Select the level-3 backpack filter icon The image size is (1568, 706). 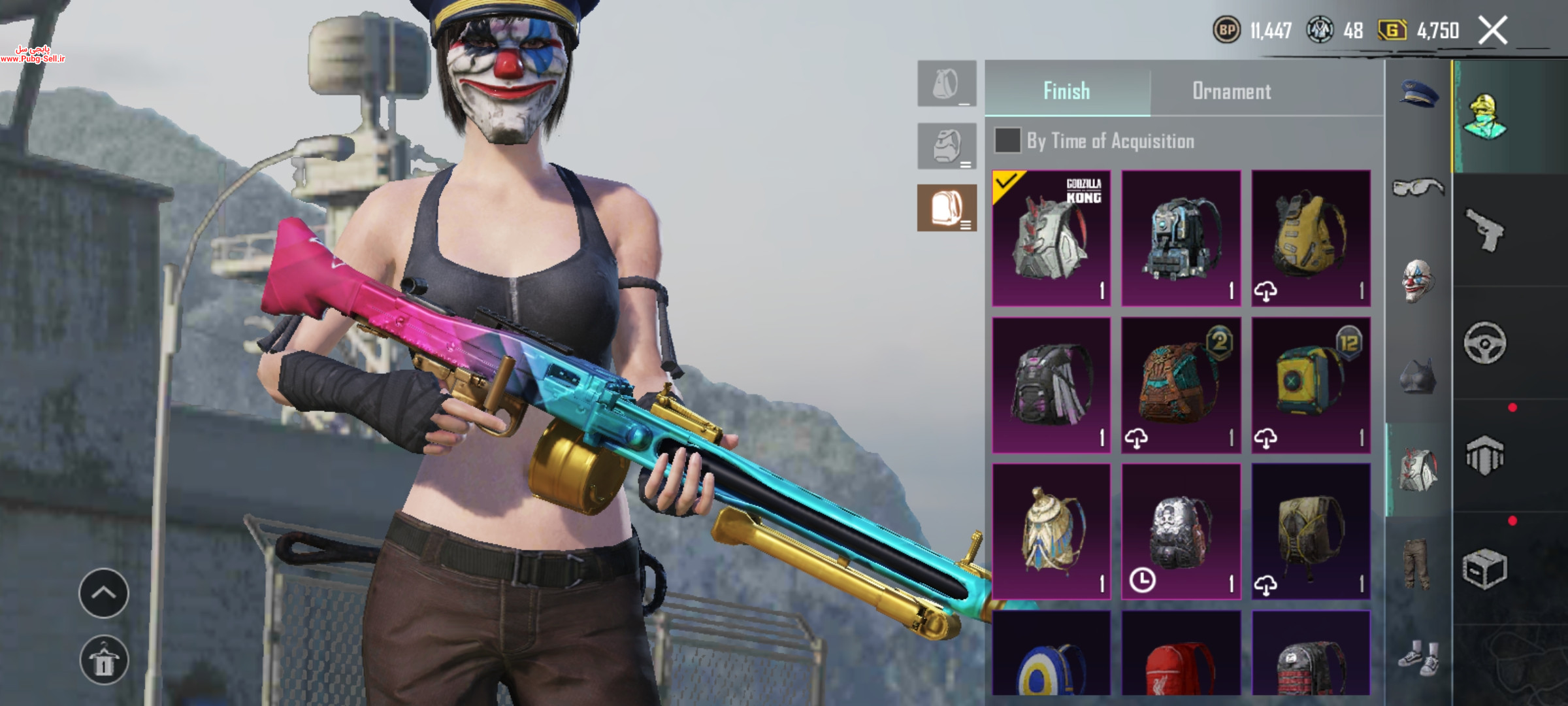point(947,208)
